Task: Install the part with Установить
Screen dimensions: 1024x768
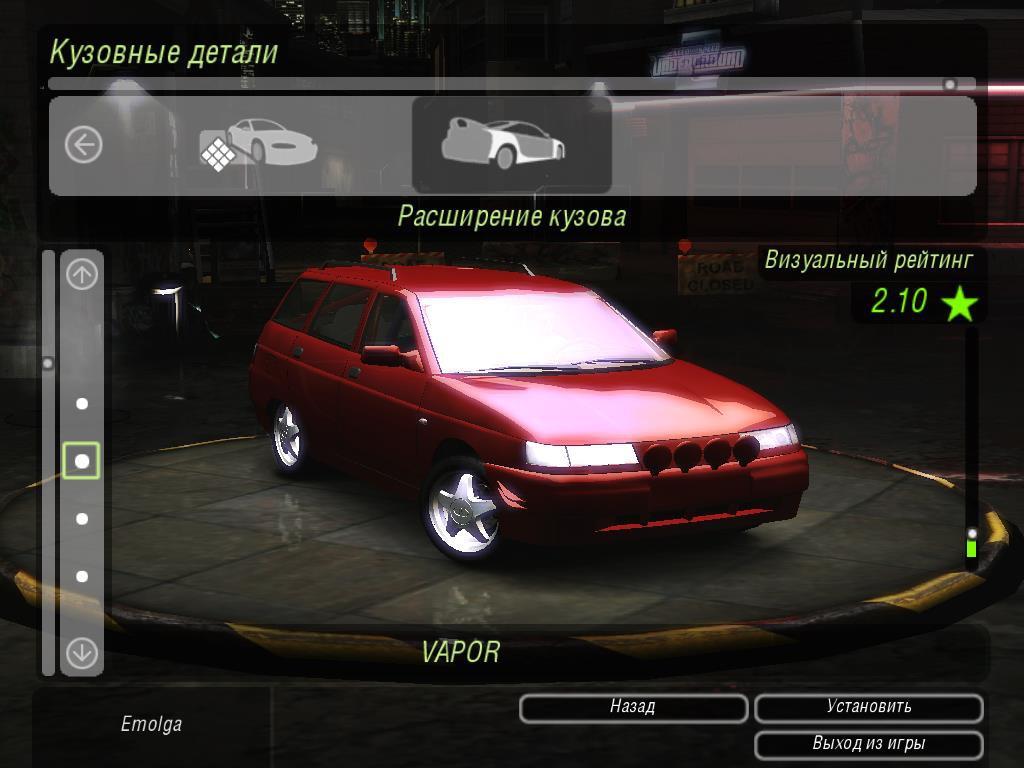Action: point(868,708)
